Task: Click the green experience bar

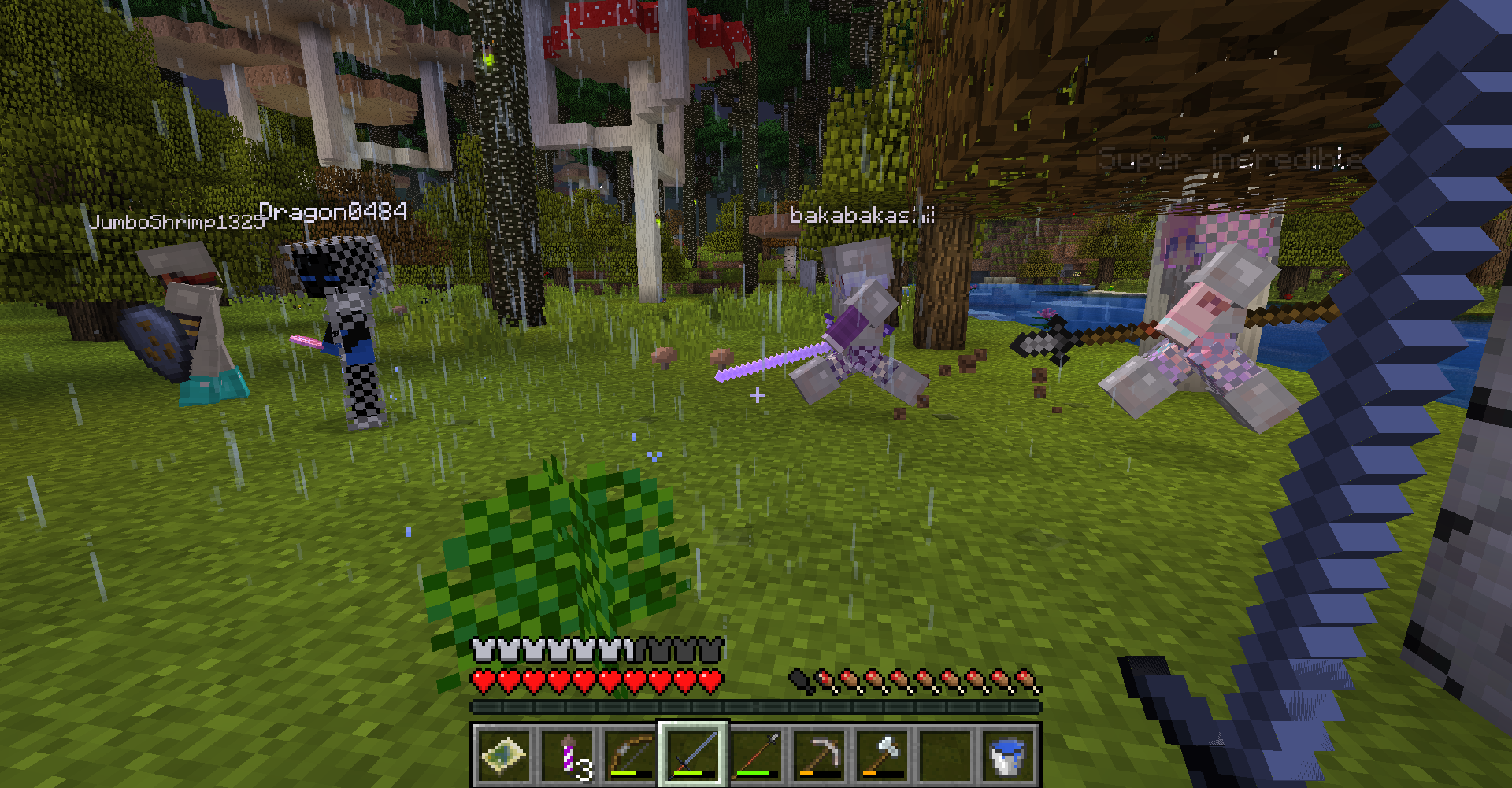Action: [756, 707]
